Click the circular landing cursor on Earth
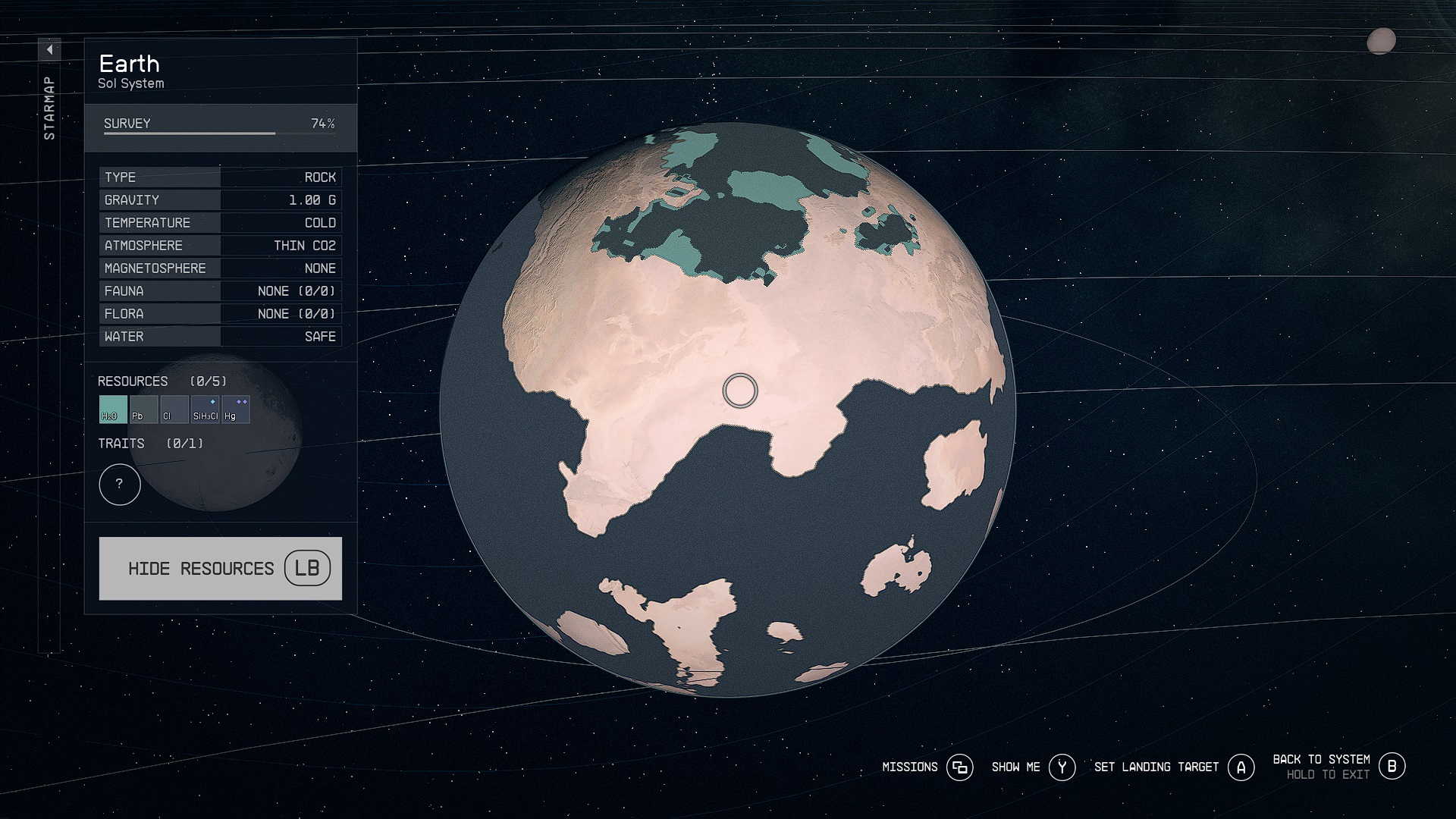The width and height of the screenshot is (1456, 819). tap(739, 391)
